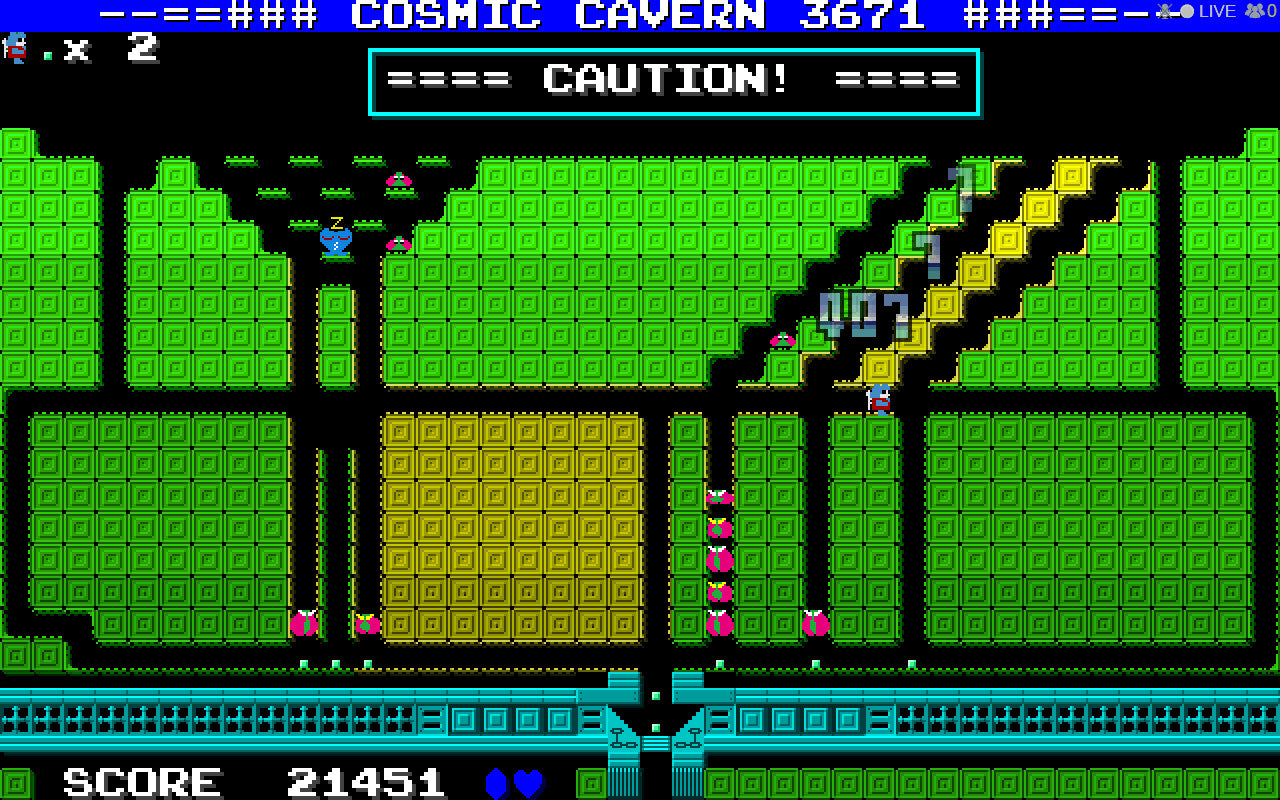Click the pink mushroom enemy near the top

pyautogui.click(x=397, y=180)
